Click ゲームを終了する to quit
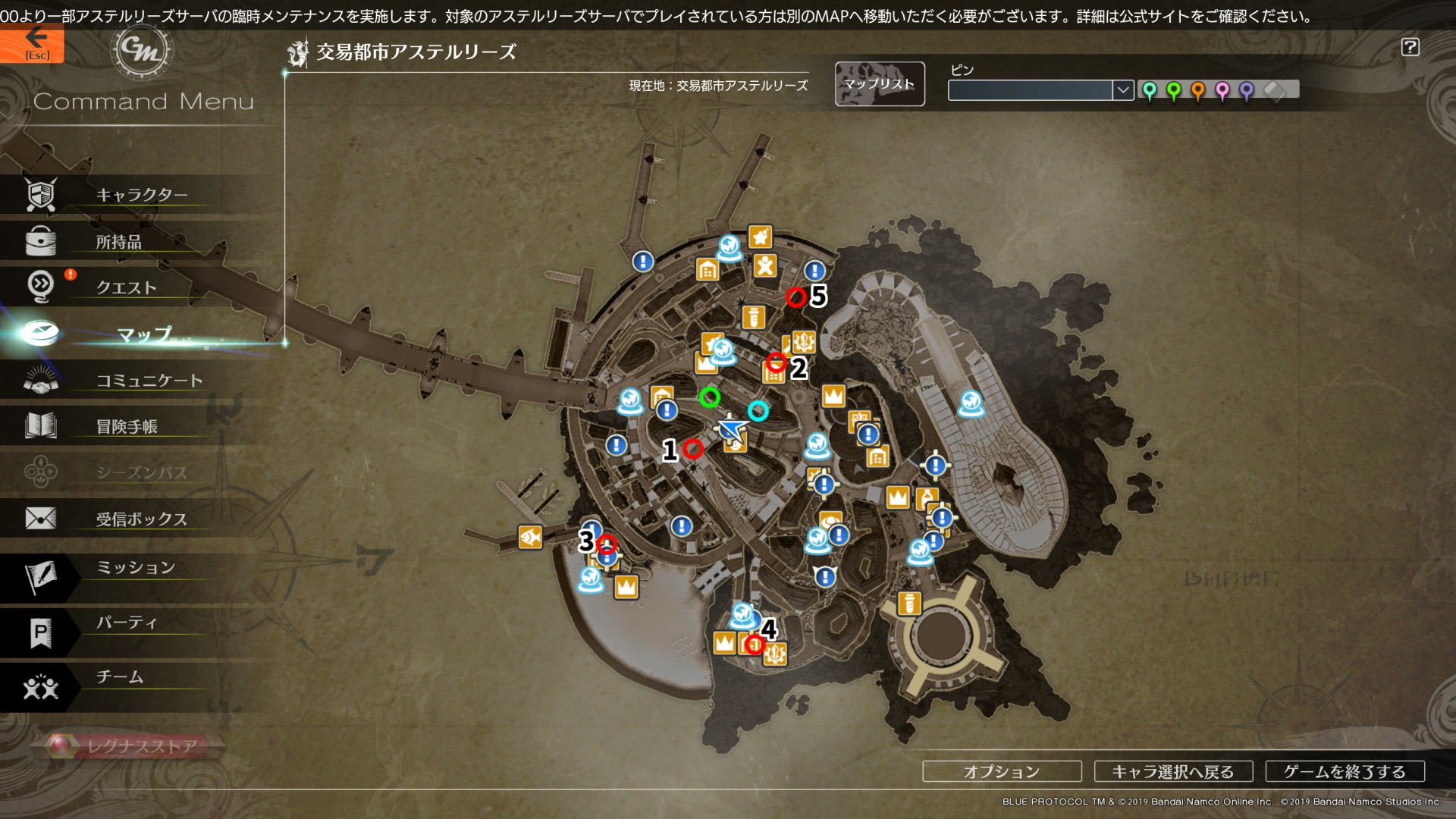Viewport: 1456px width, 819px height. pos(1345,771)
